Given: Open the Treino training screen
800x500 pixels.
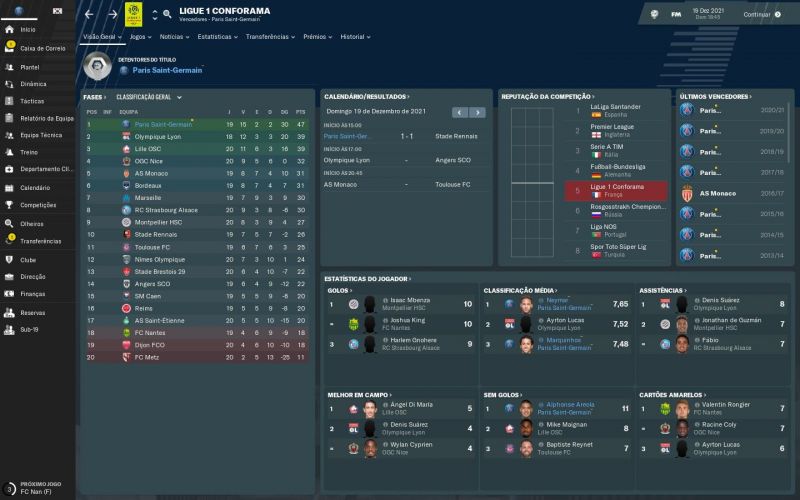Looking at the screenshot, I should (x=29, y=152).
